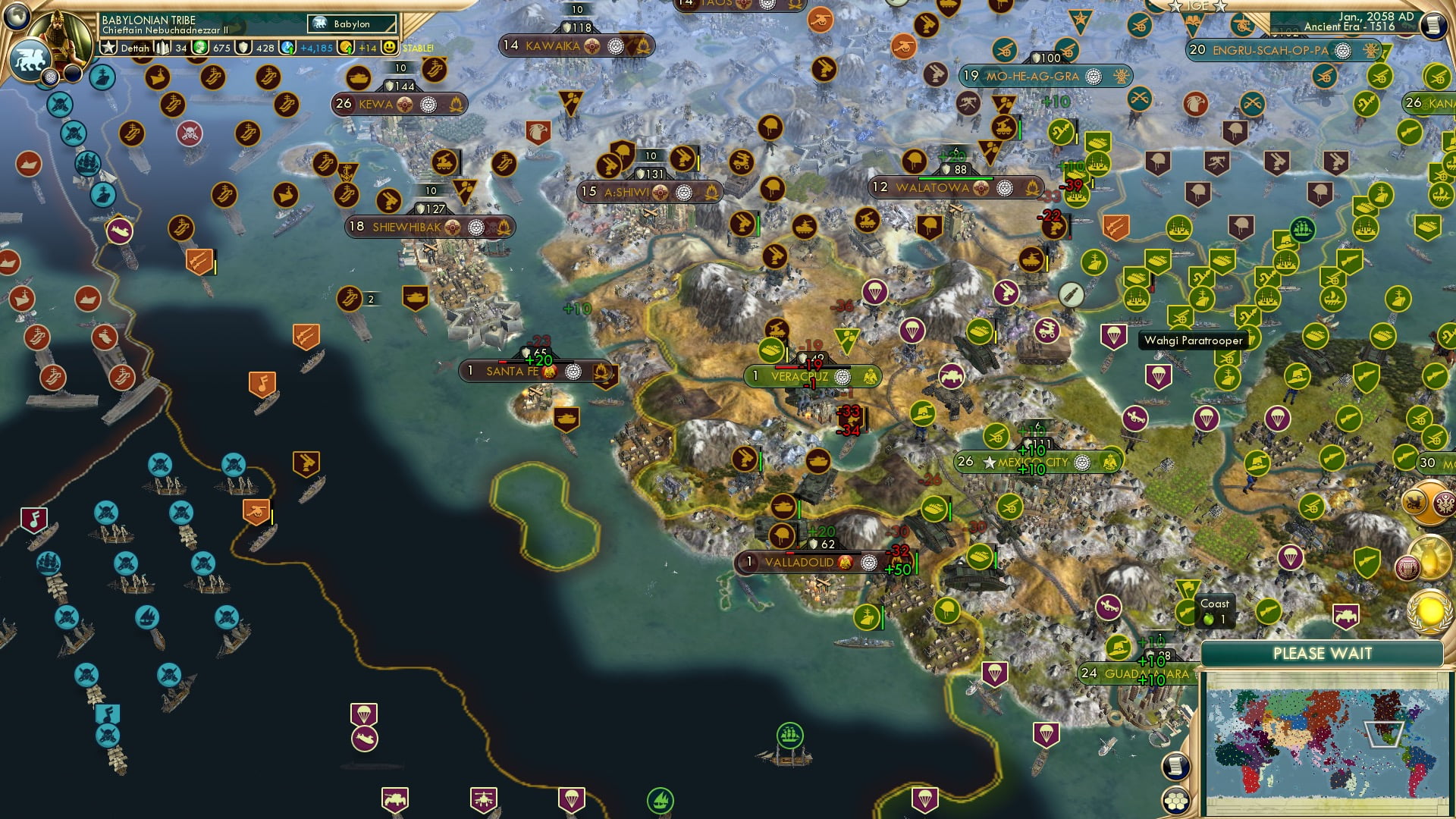Click the Dettah capital name in top bar
The width and height of the screenshot is (1456, 819).
[x=135, y=47]
